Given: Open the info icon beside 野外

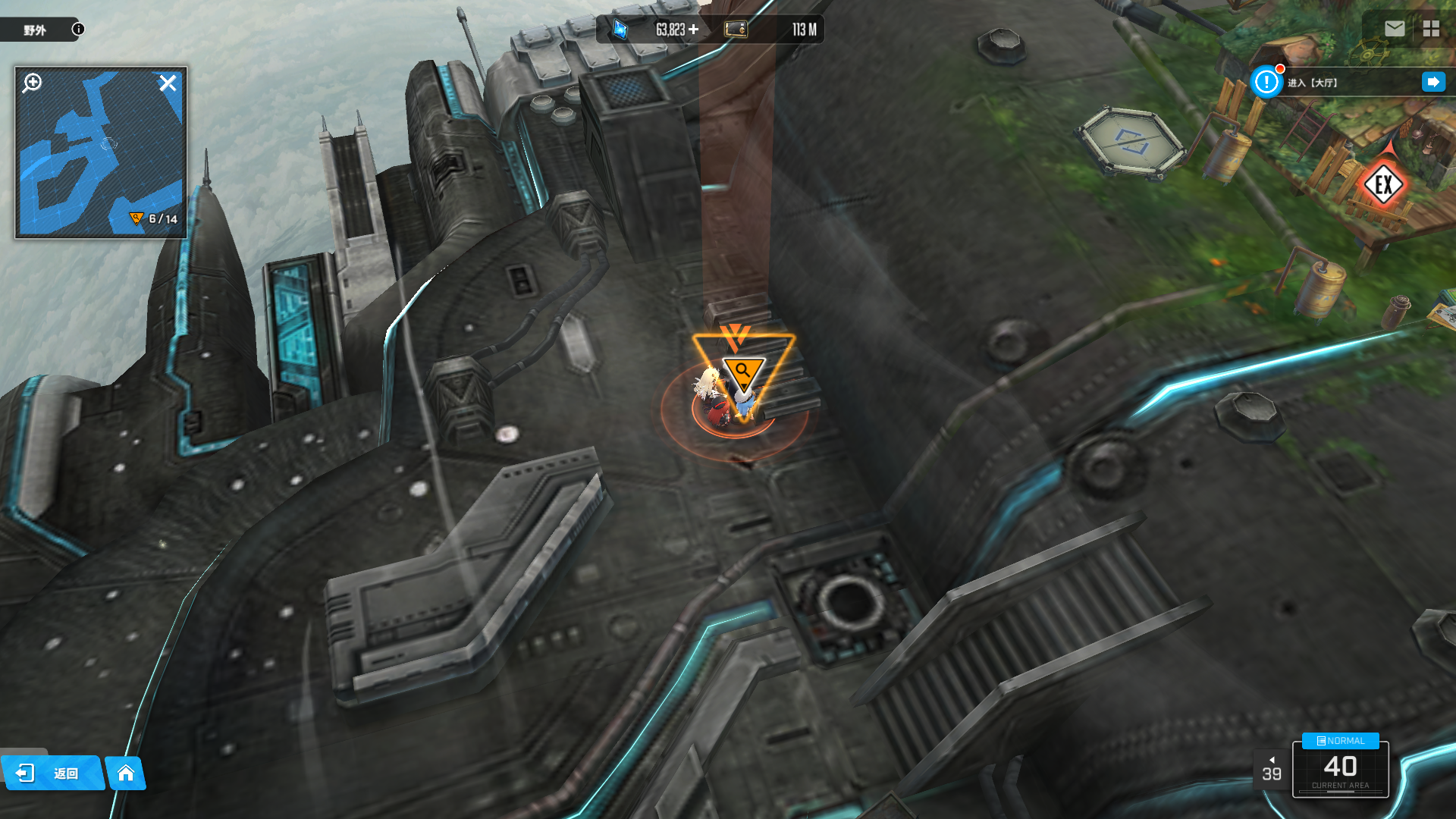Looking at the screenshot, I should point(78,29).
